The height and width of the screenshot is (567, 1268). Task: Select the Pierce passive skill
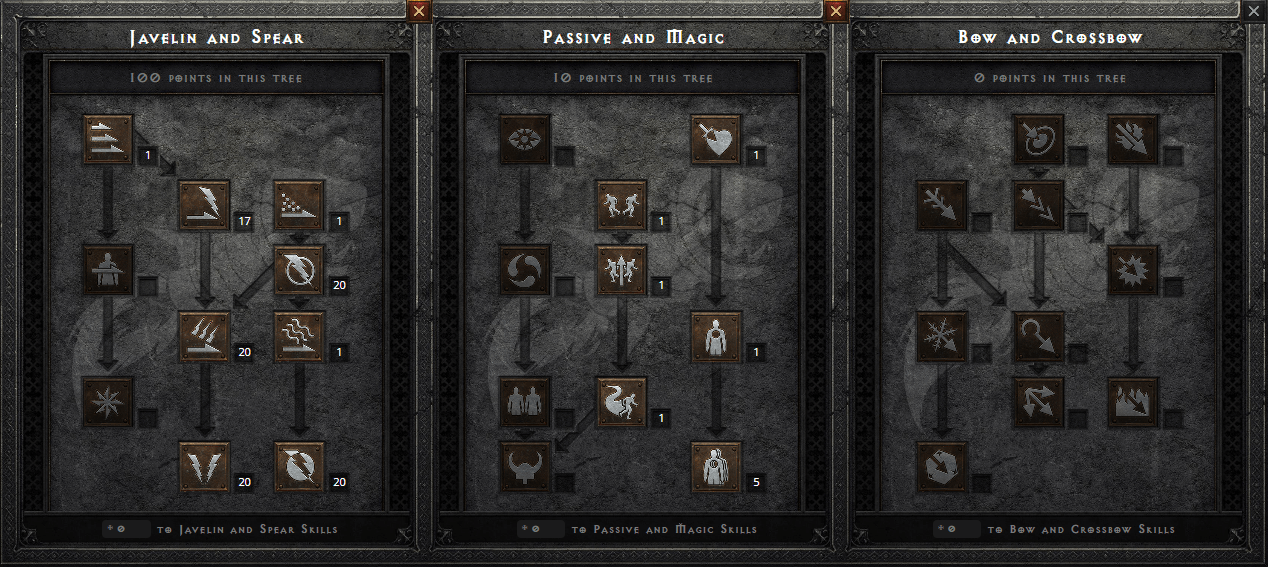tap(716, 467)
